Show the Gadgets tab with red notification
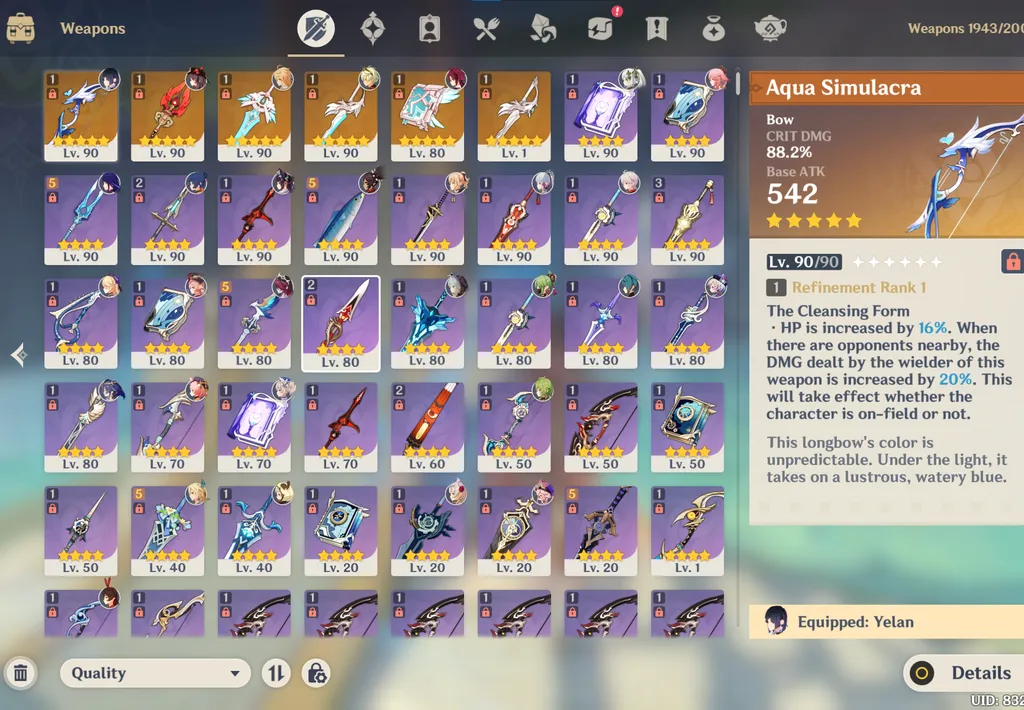 coord(600,29)
